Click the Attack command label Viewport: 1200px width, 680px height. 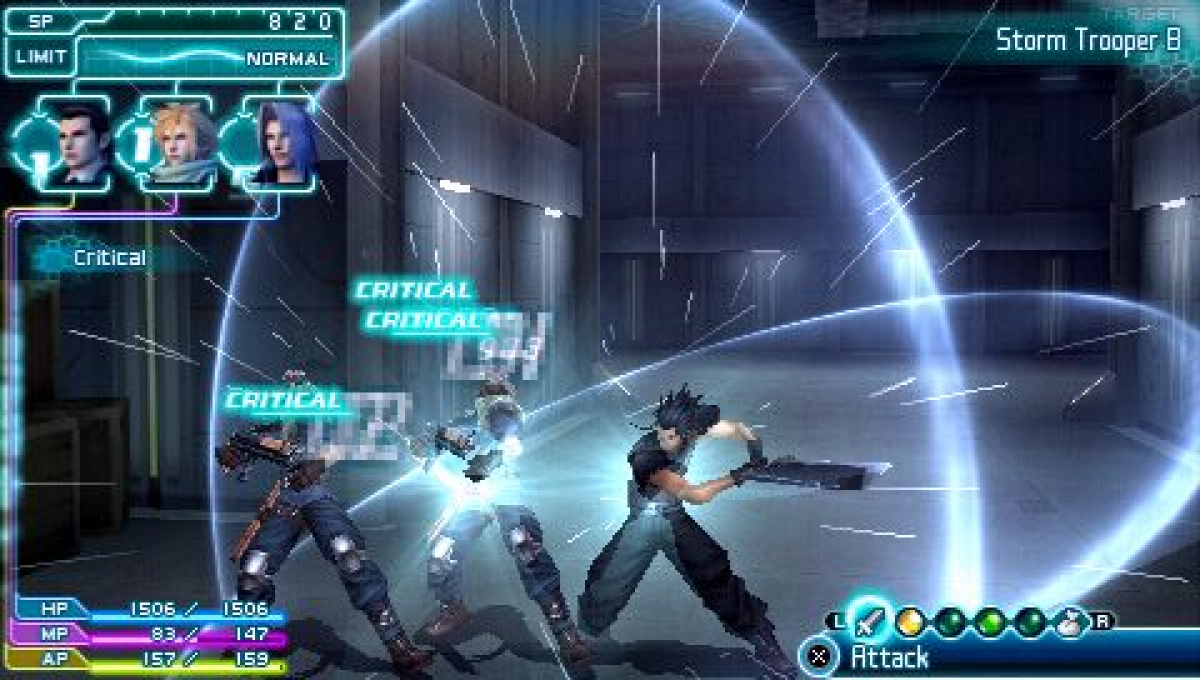(x=889, y=657)
